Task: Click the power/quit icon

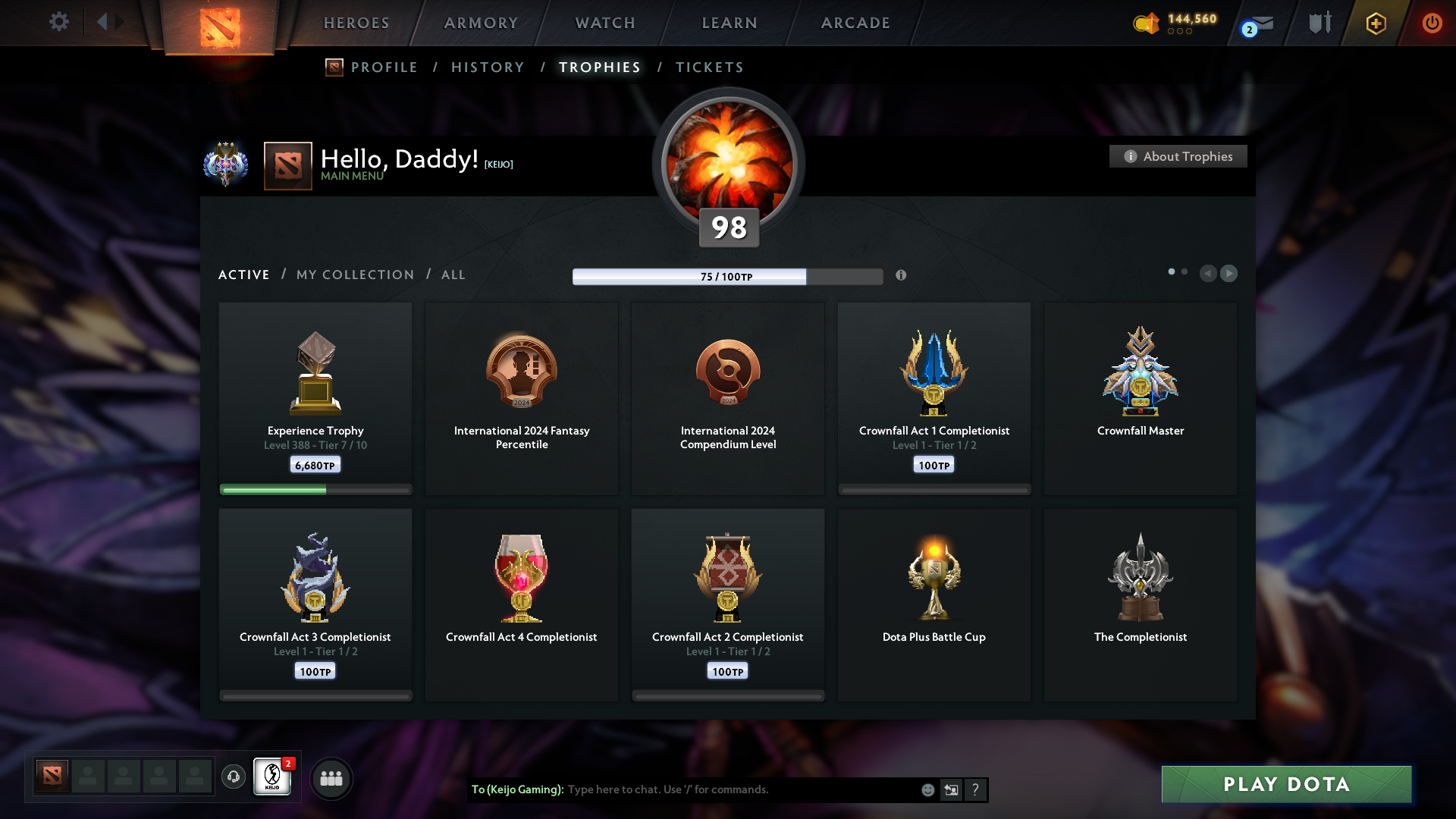Action: tap(1432, 23)
